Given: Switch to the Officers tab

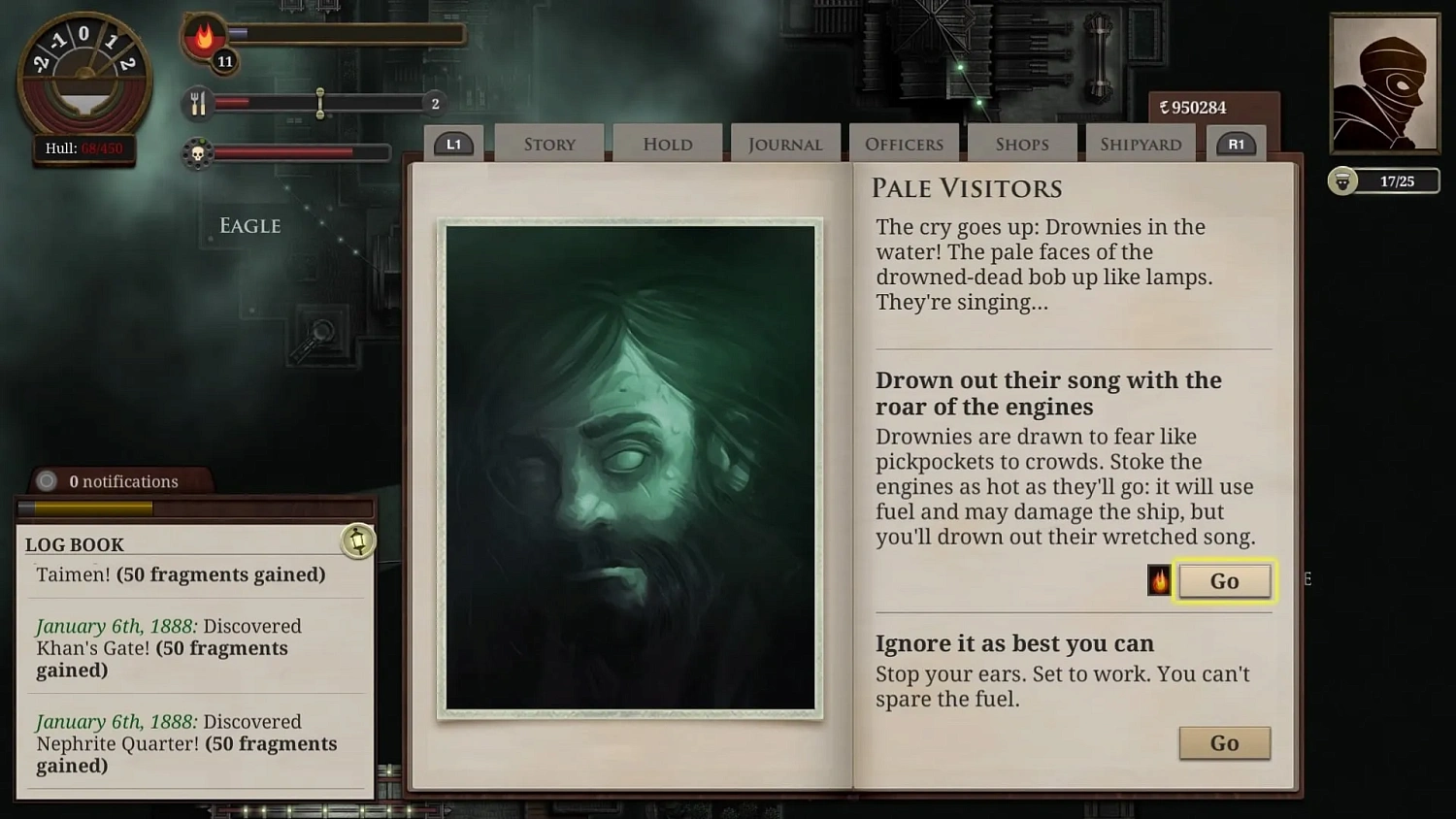Looking at the screenshot, I should point(904,143).
